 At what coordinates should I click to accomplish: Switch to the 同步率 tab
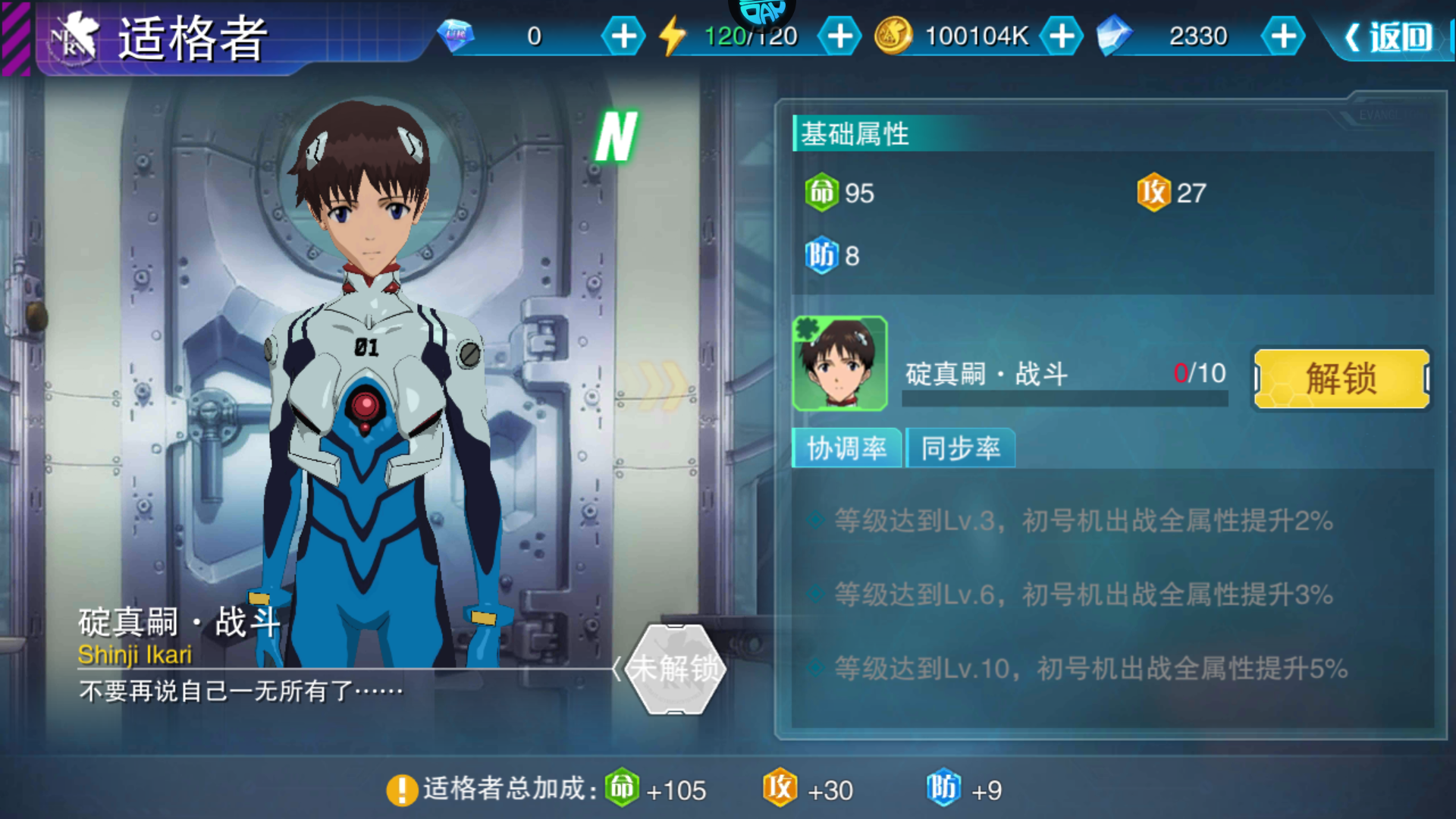[960, 449]
